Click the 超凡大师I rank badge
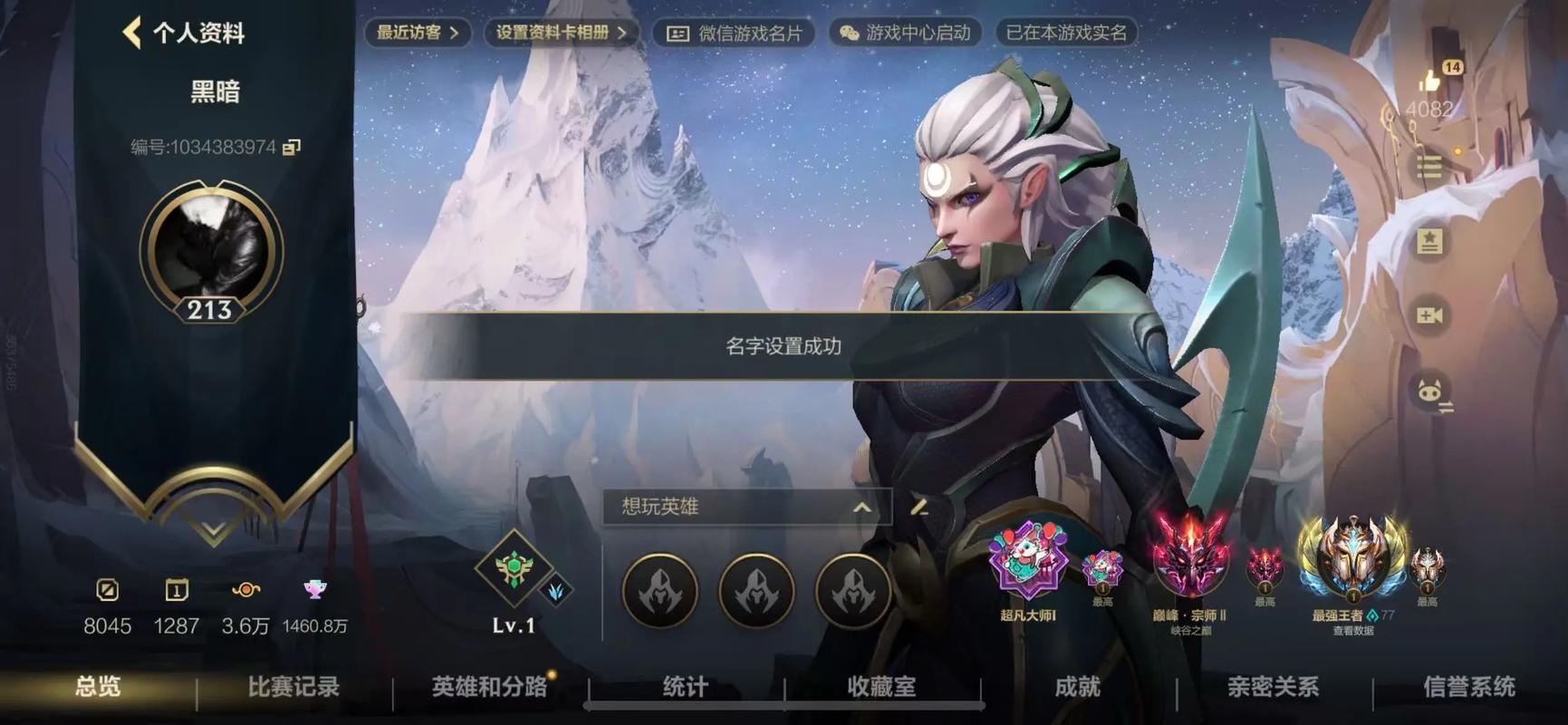 [1028, 571]
